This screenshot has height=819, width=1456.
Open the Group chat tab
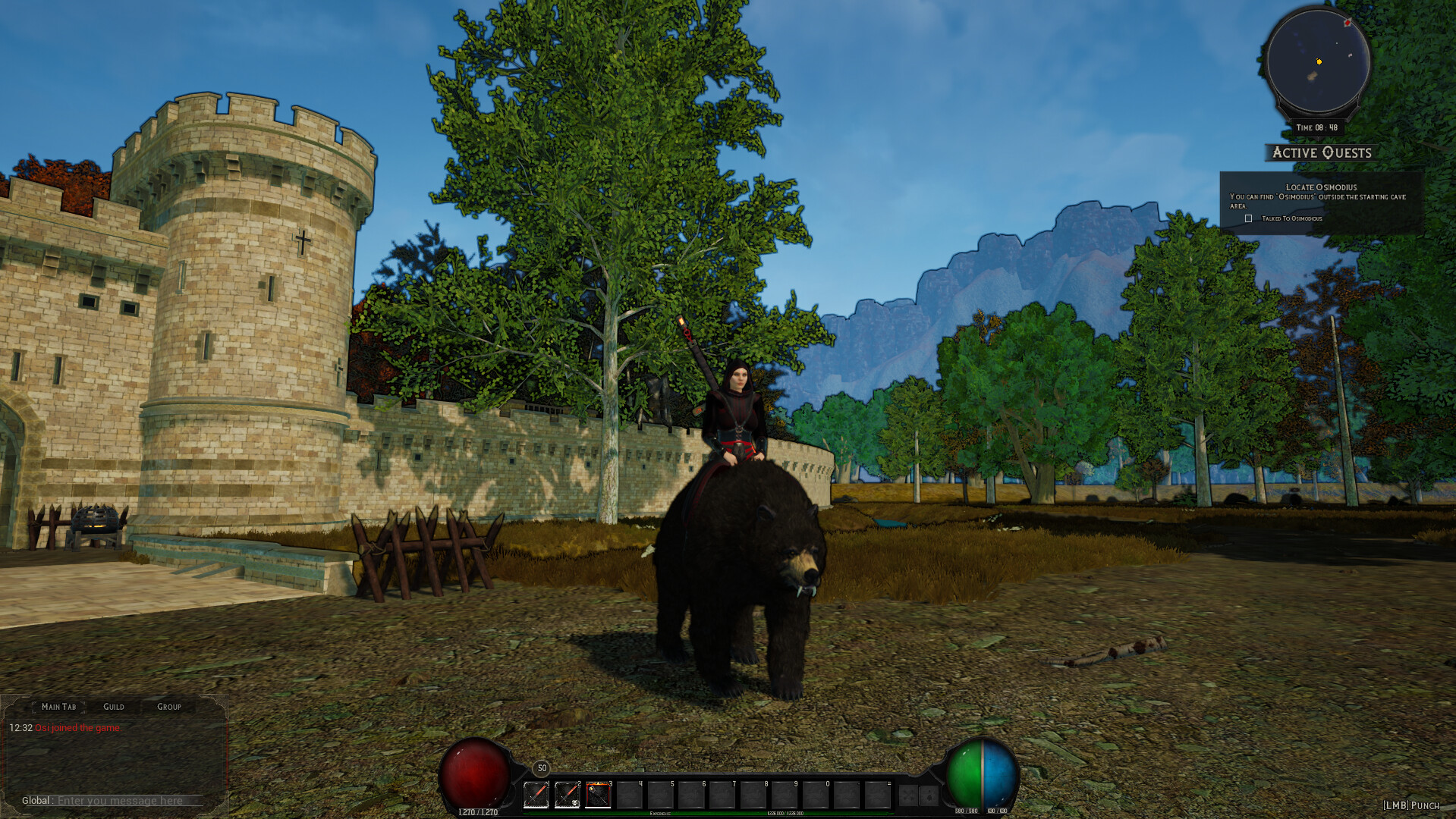click(x=168, y=706)
